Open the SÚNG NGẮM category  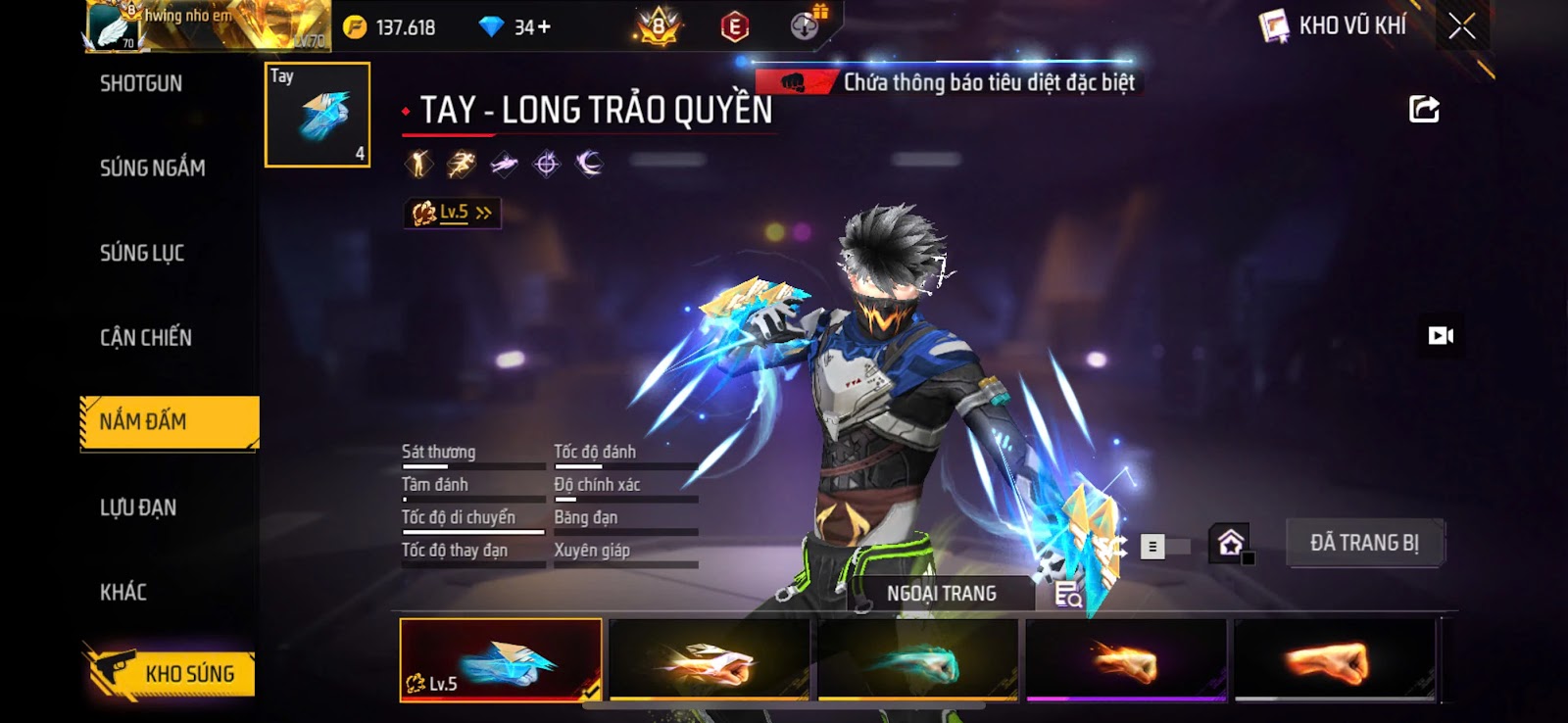click(152, 169)
